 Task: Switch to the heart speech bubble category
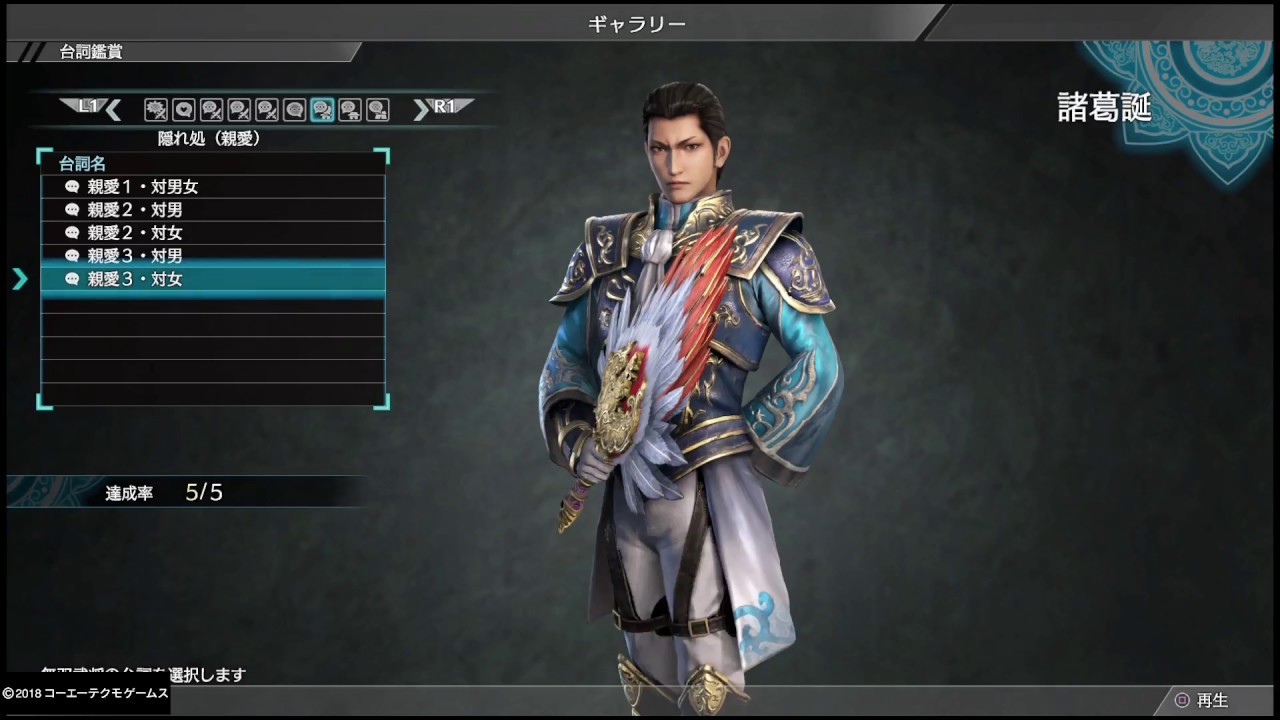(x=184, y=109)
